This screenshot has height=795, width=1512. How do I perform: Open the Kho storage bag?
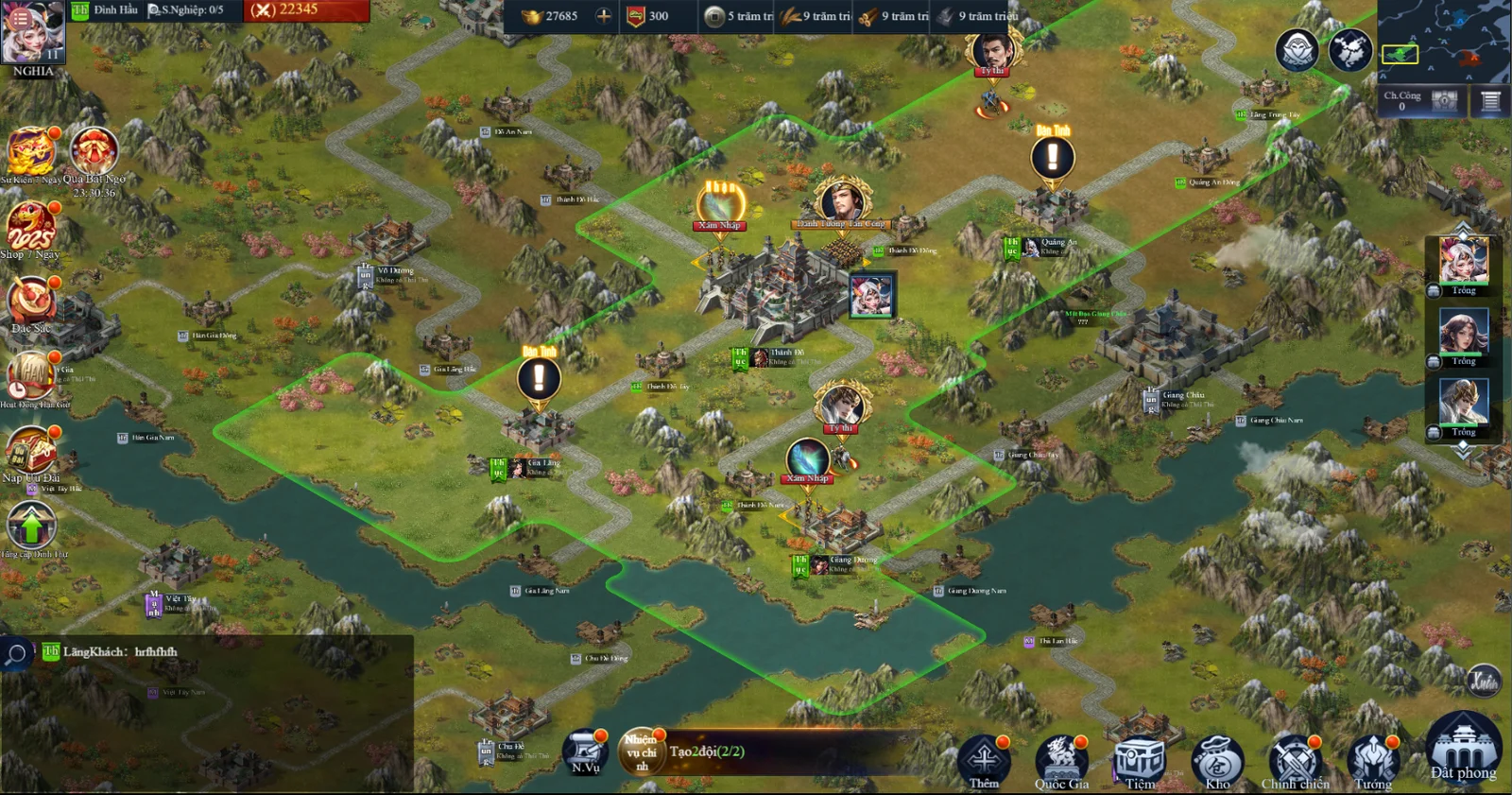1217,760
